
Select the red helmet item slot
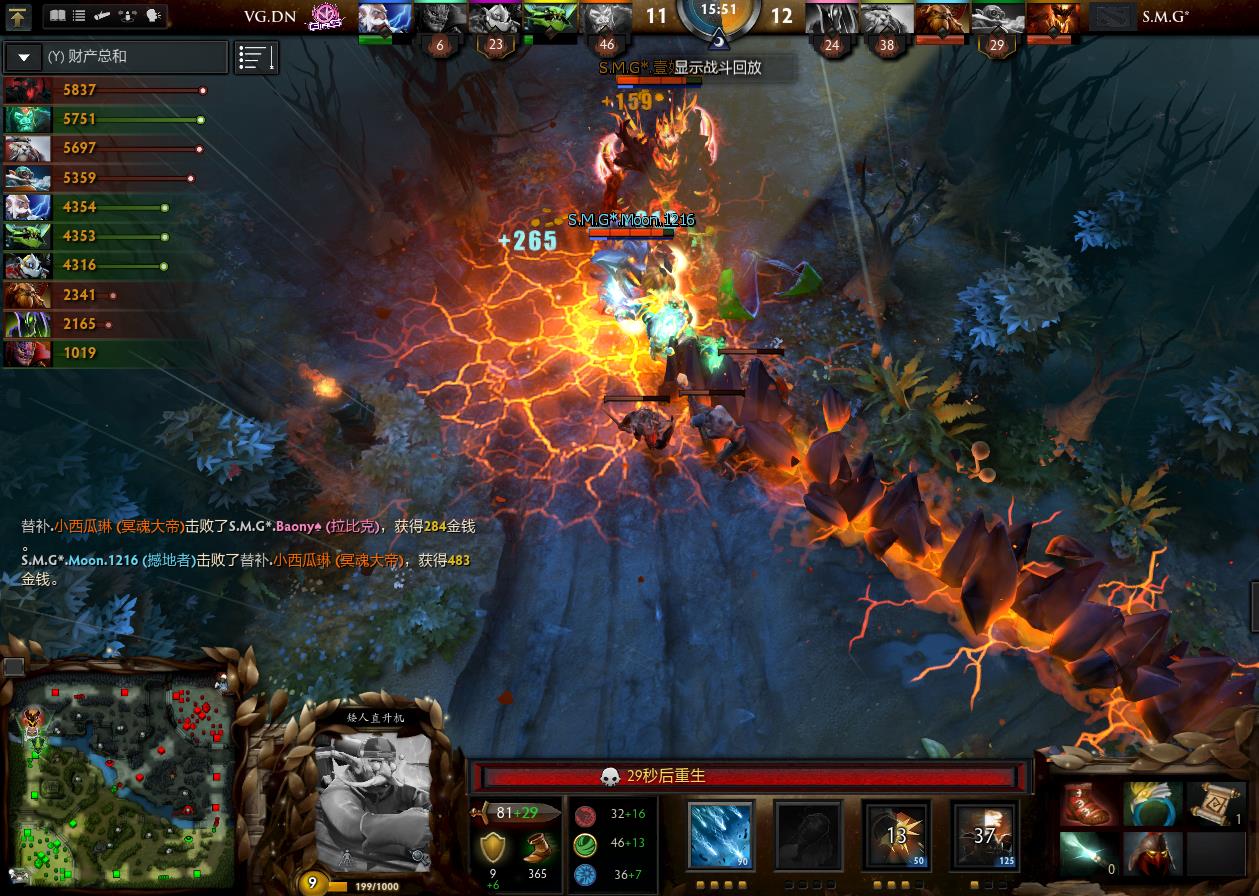[x=1151, y=853]
